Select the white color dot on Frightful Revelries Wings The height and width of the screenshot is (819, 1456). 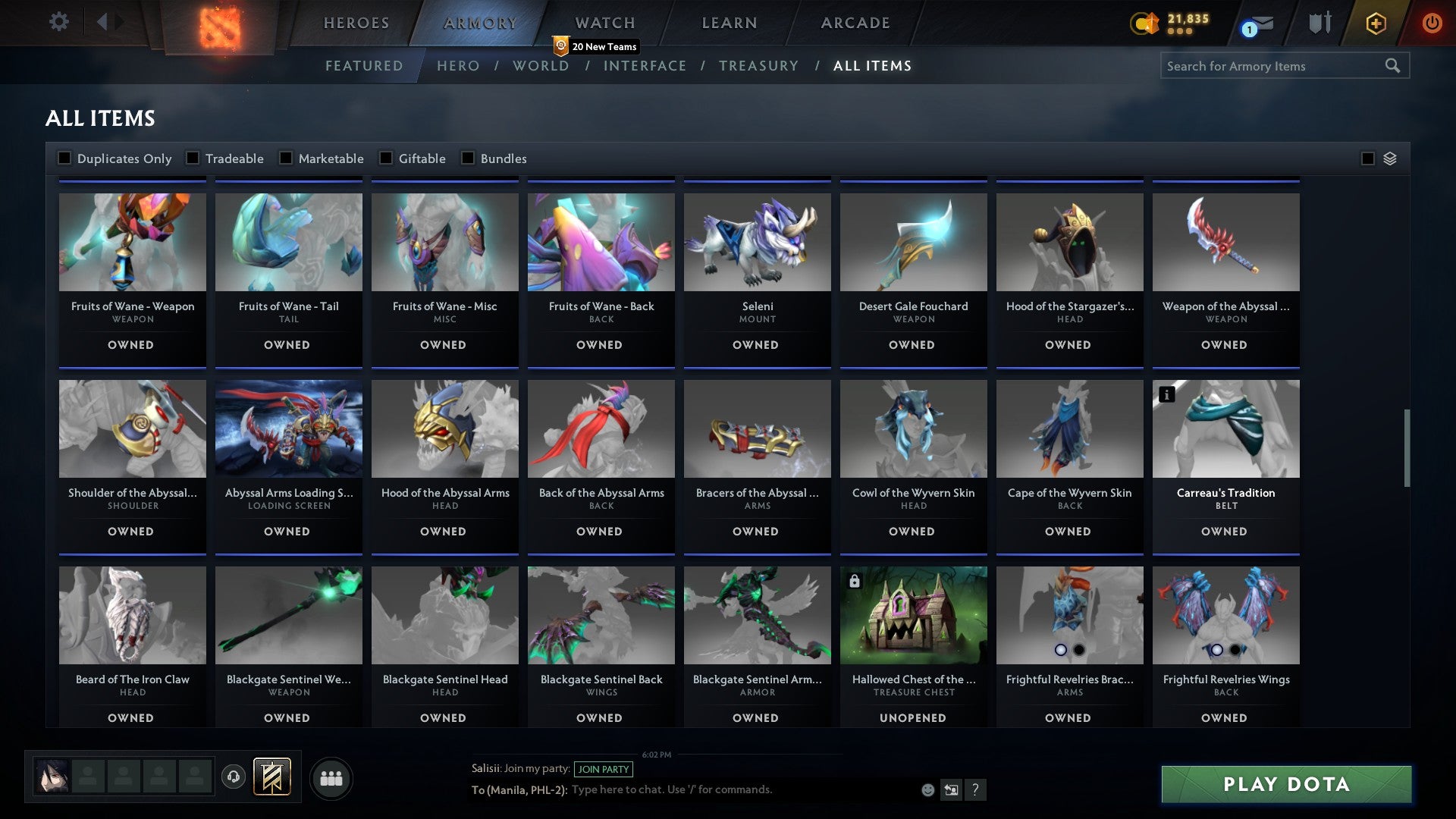point(1217,649)
